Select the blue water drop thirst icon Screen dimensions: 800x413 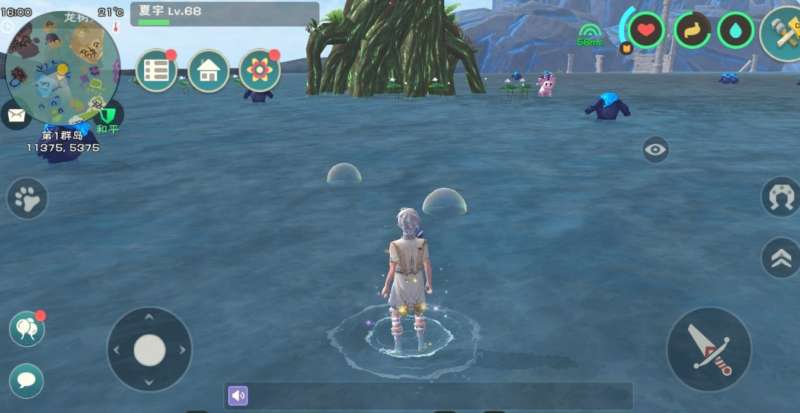point(736,30)
